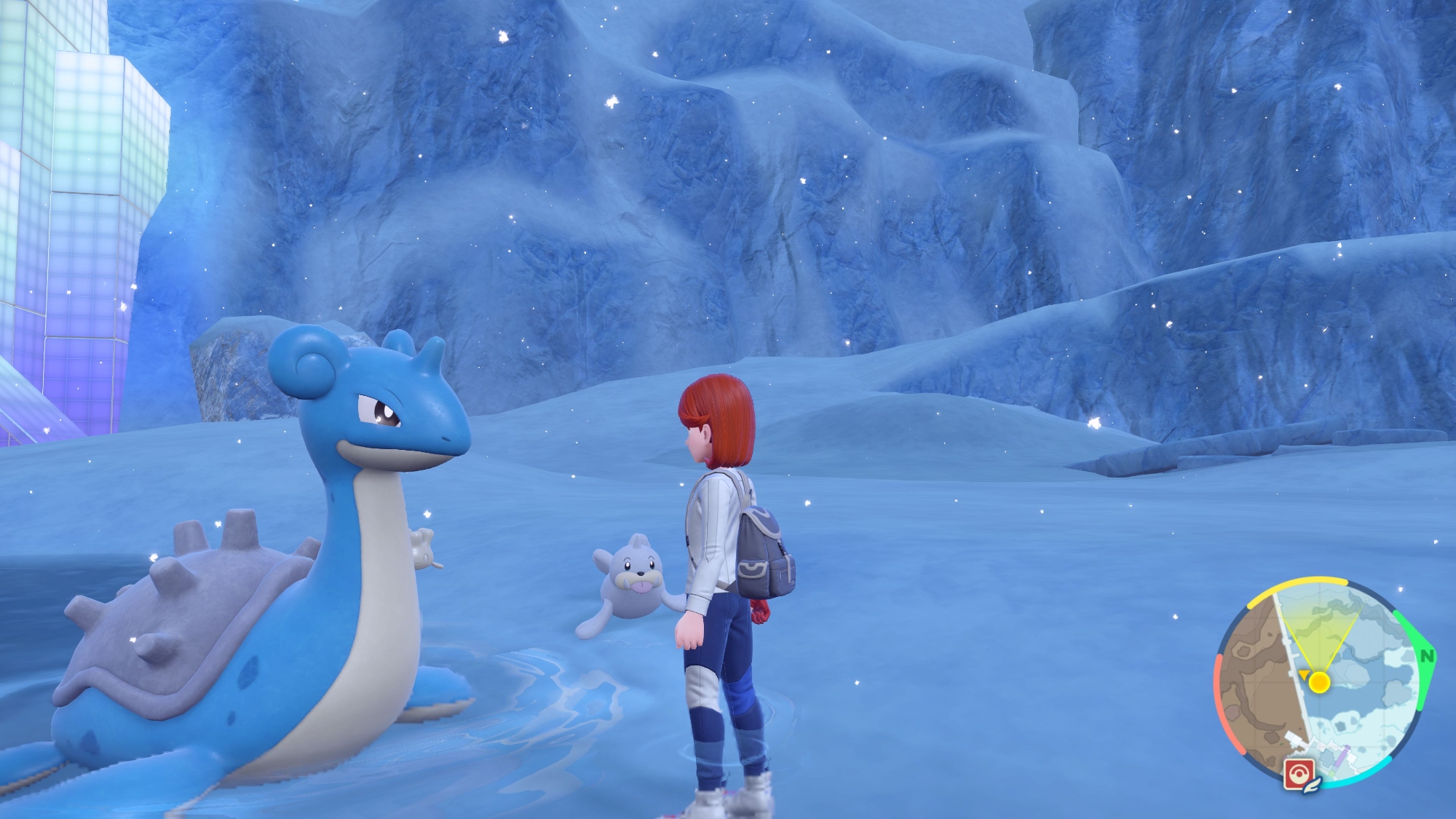Screen dimensions: 1456x819
Task: Click the yellow player position dot
Action: click(x=1319, y=682)
